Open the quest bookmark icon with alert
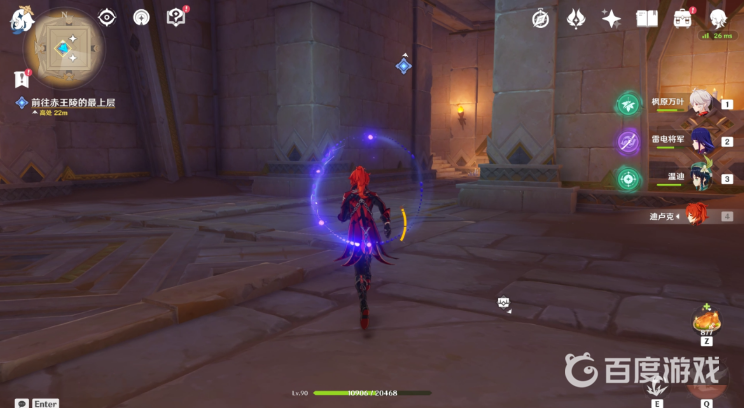The image size is (744, 408). [21, 79]
